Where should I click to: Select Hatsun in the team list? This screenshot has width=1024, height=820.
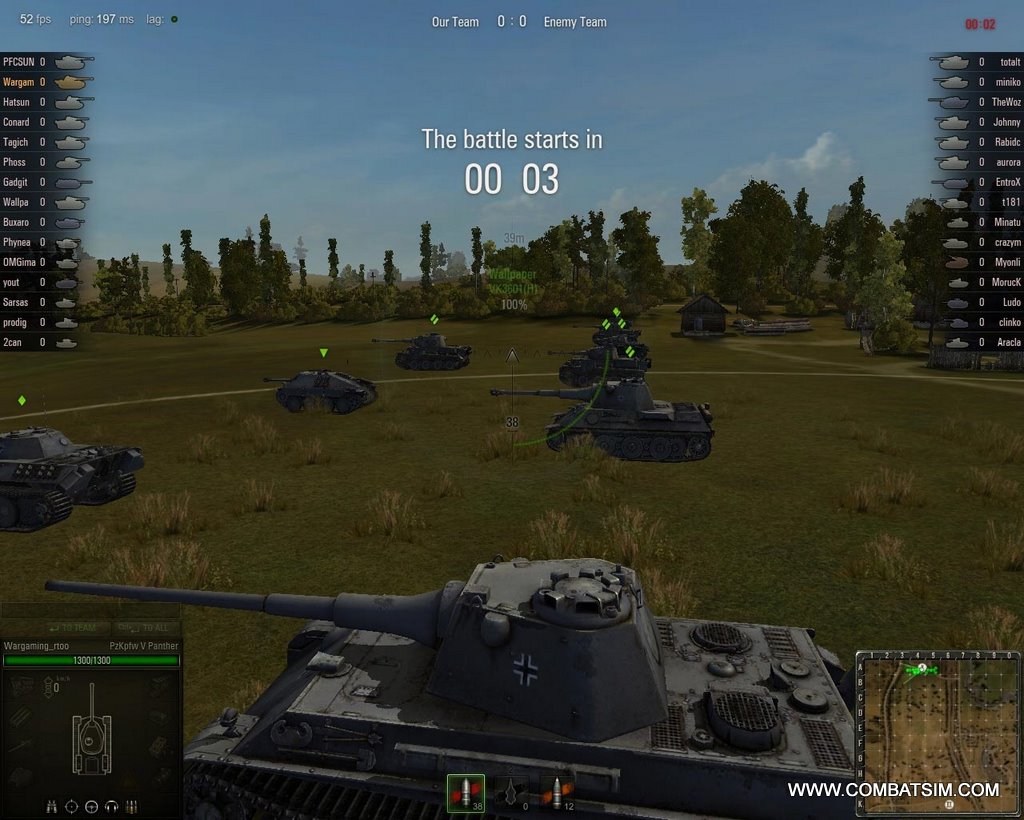(x=16, y=102)
